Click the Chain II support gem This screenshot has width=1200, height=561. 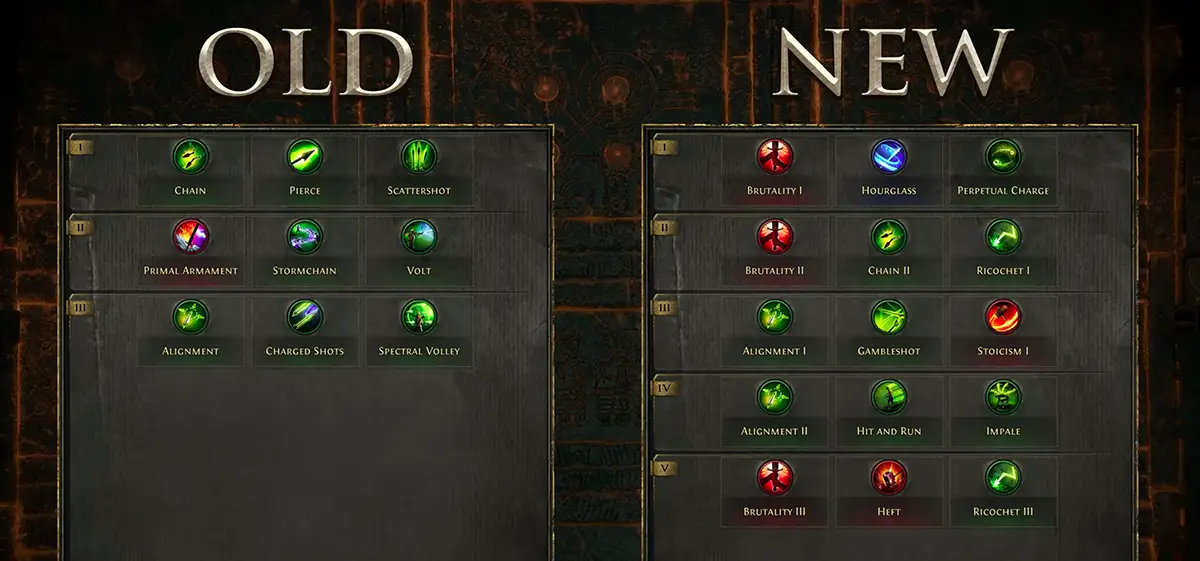pos(888,237)
